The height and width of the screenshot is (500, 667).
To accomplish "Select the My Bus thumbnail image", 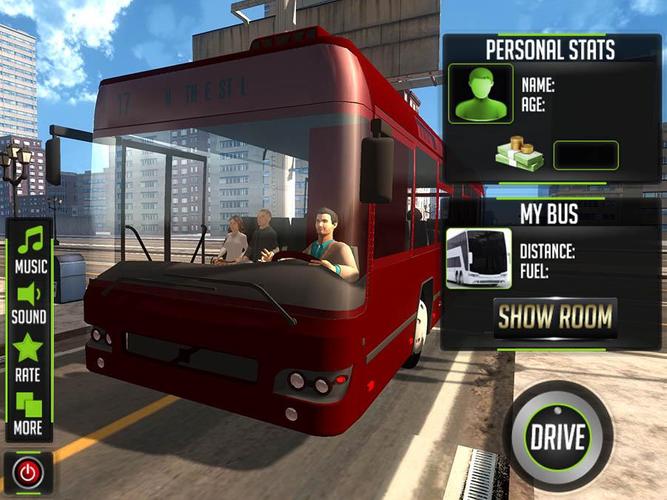I will (x=478, y=258).
